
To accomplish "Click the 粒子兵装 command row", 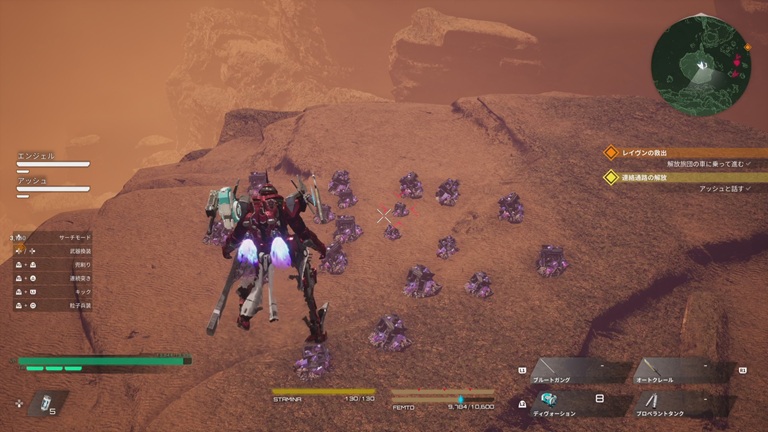I will pyautogui.click(x=55, y=305).
